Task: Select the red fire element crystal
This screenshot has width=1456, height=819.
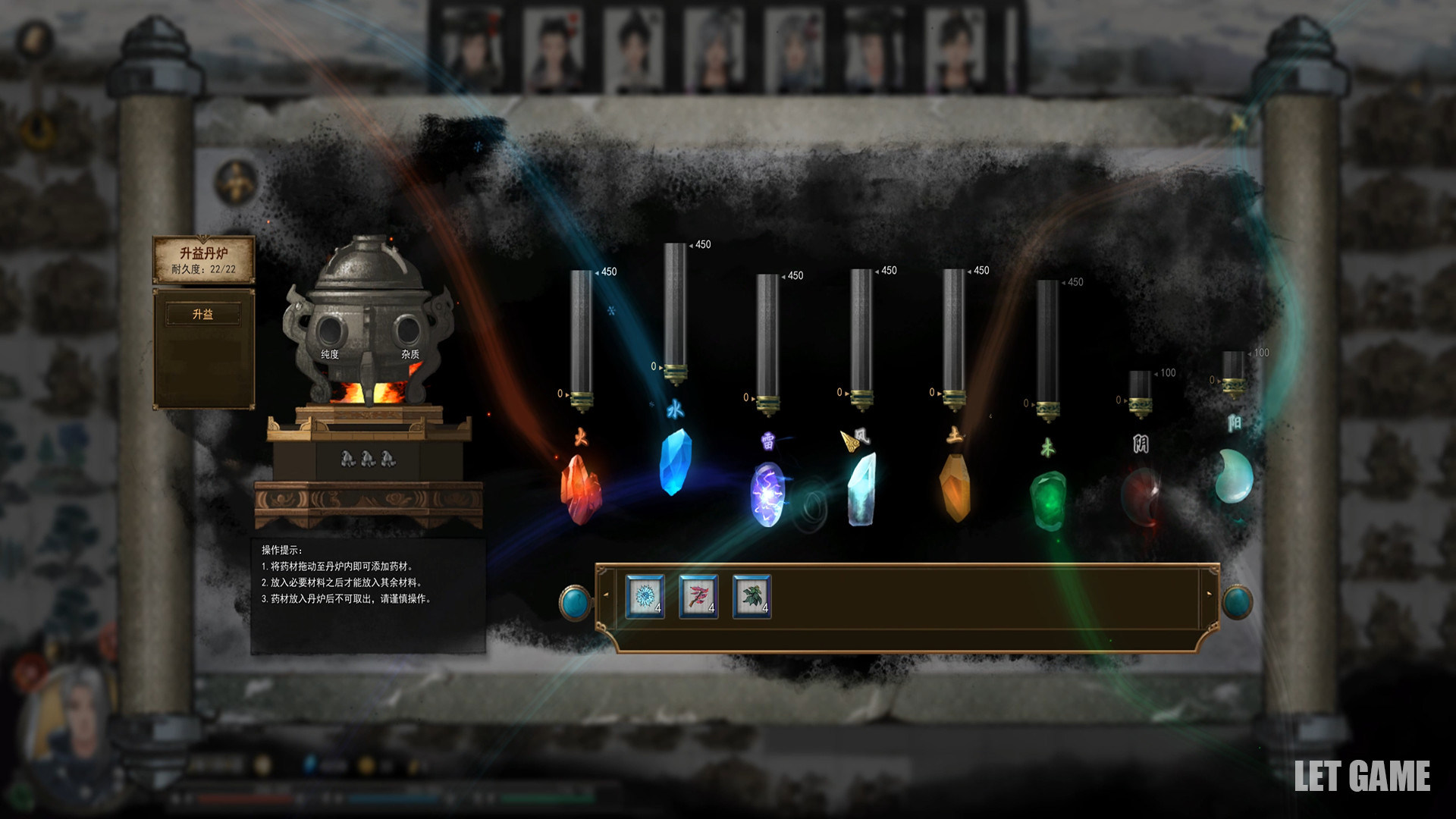Action: pyautogui.click(x=581, y=490)
